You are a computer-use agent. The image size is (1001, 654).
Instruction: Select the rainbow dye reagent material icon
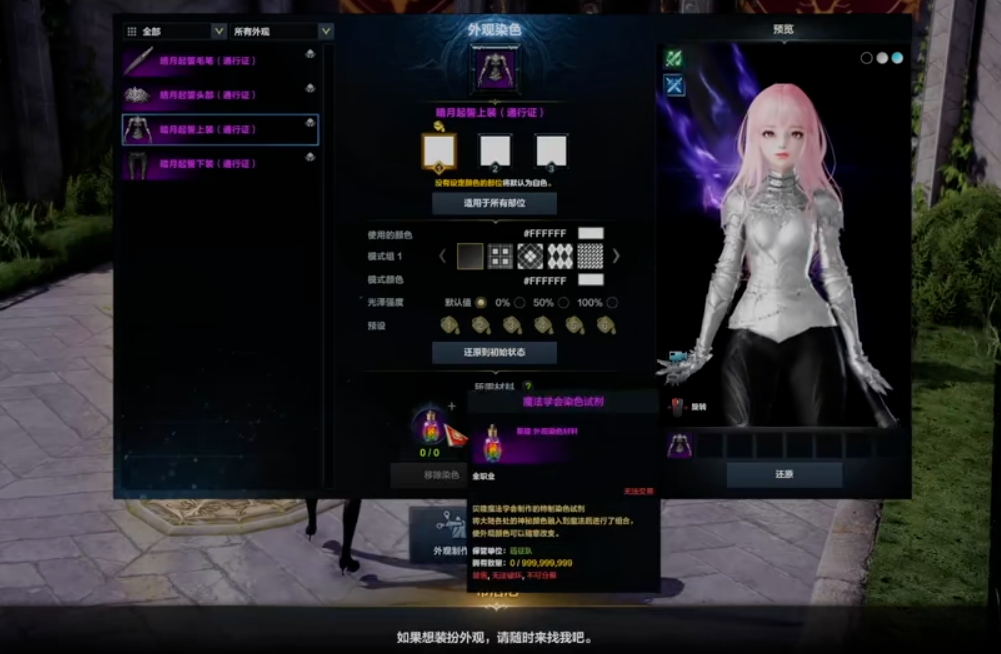430,429
